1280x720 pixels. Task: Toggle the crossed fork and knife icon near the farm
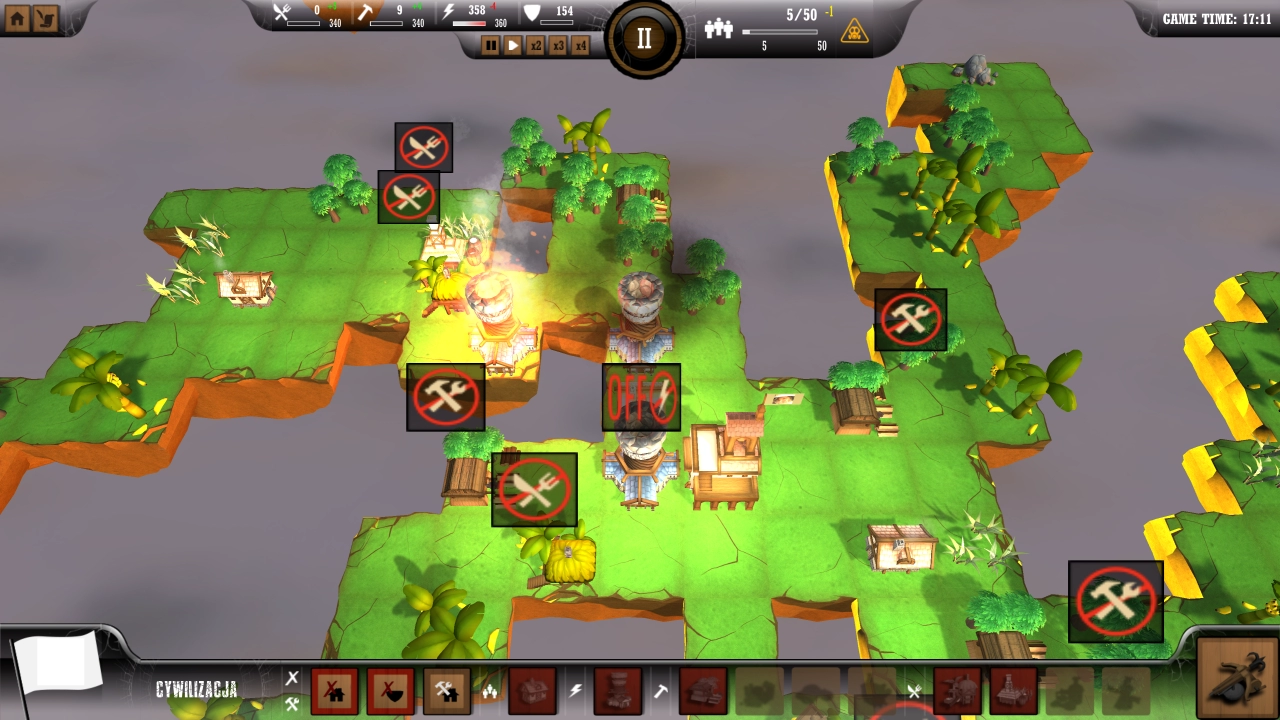534,490
